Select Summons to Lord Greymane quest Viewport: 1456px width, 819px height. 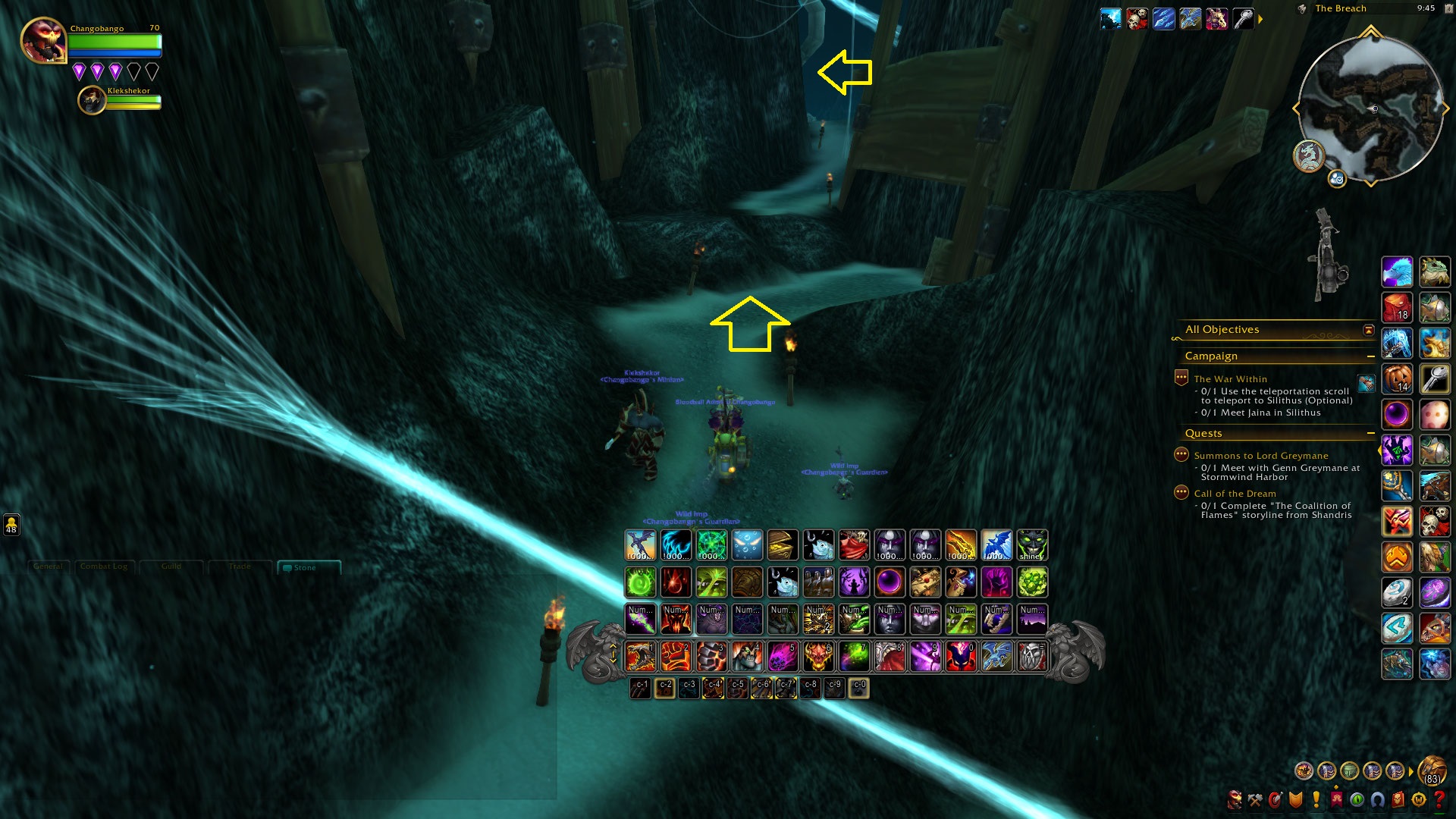1260,456
